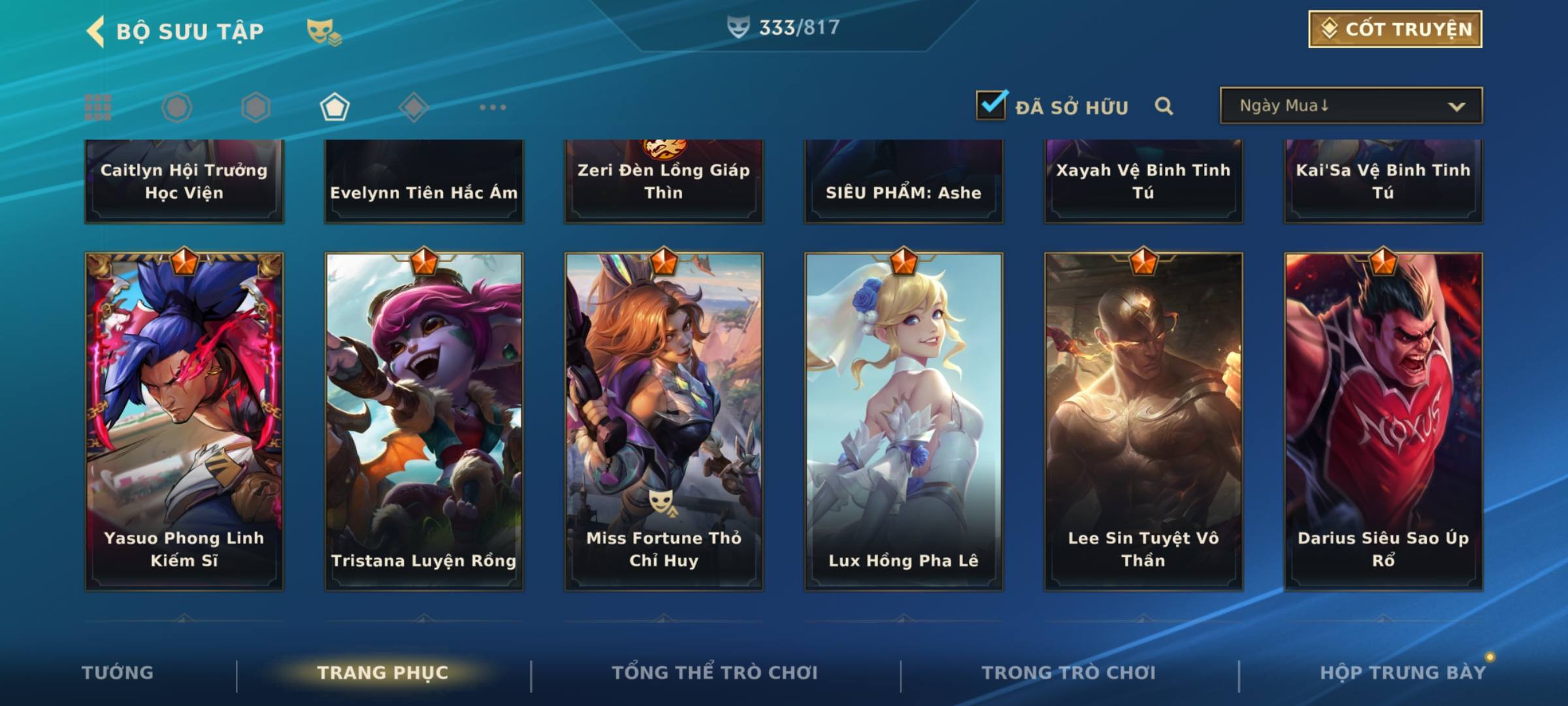The height and width of the screenshot is (706, 1568).
Task: Expand the Ngày Mua sort dropdown
Action: tap(1351, 106)
